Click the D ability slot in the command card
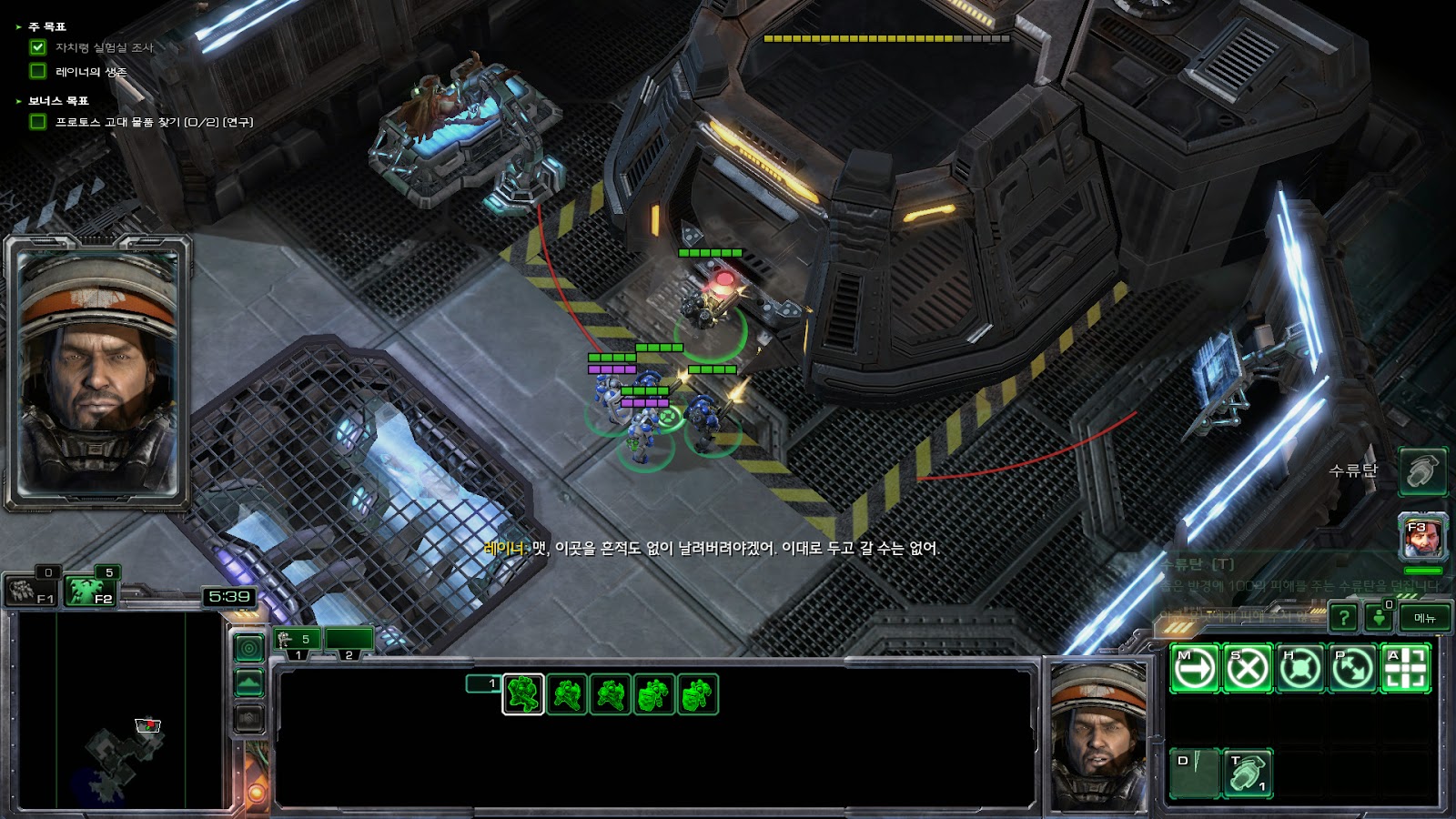This screenshot has height=819, width=1456. click(x=1194, y=773)
